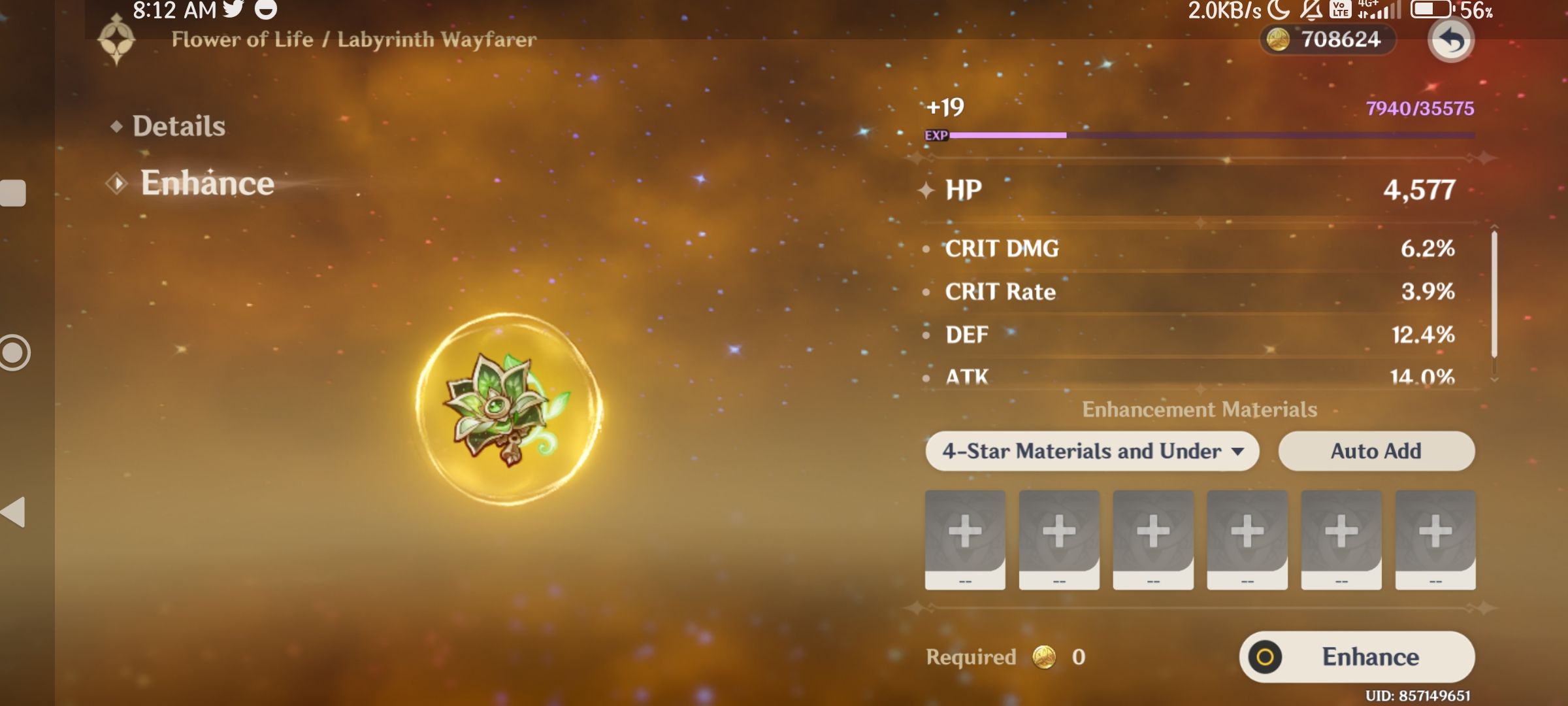Select the Android back triangle button

(x=13, y=512)
